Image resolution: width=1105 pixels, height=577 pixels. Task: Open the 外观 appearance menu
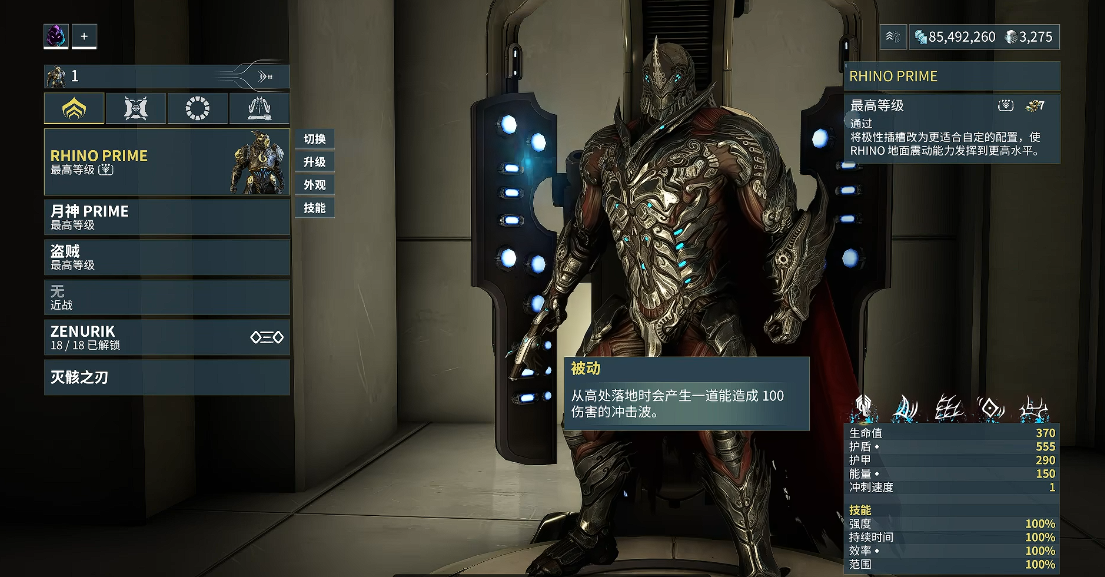click(315, 185)
